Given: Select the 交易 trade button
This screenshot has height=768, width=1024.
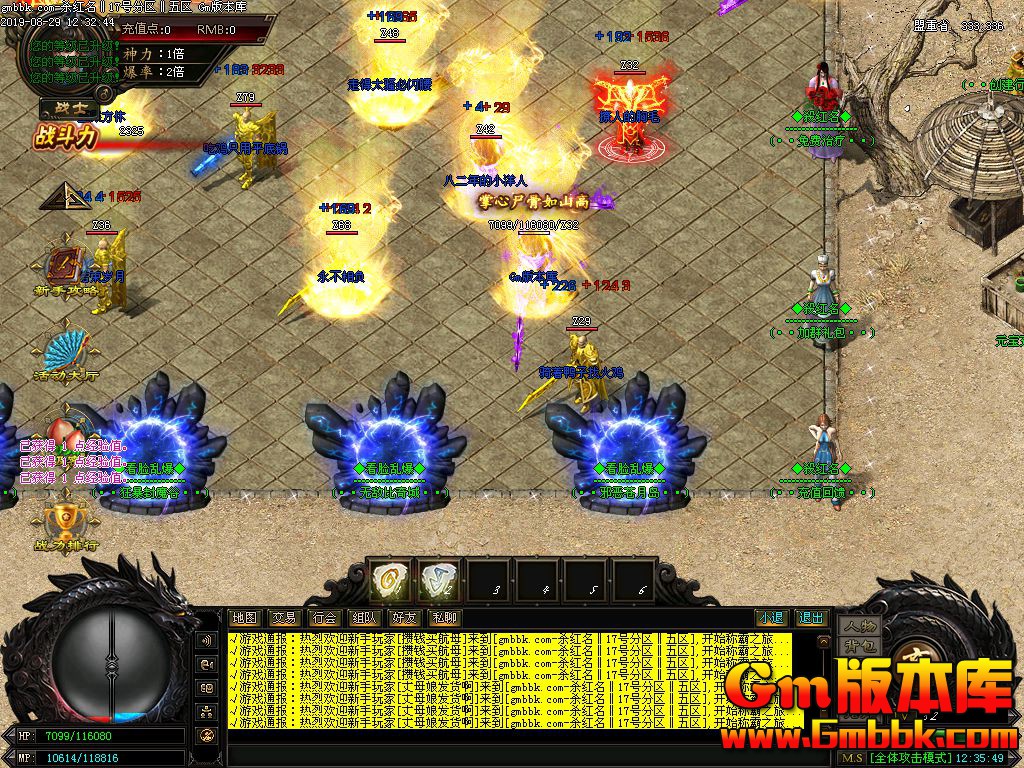Looking at the screenshot, I should tap(284, 618).
